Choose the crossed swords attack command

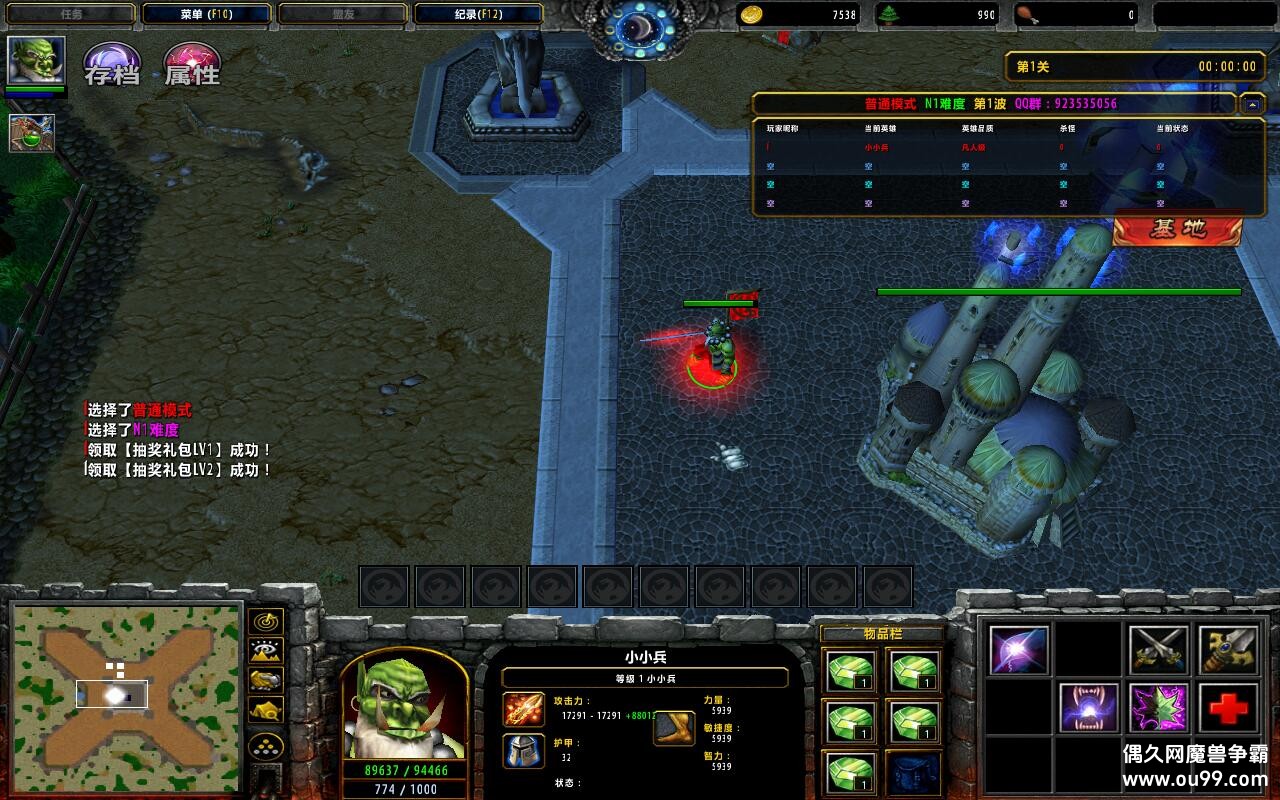point(1159,650)
